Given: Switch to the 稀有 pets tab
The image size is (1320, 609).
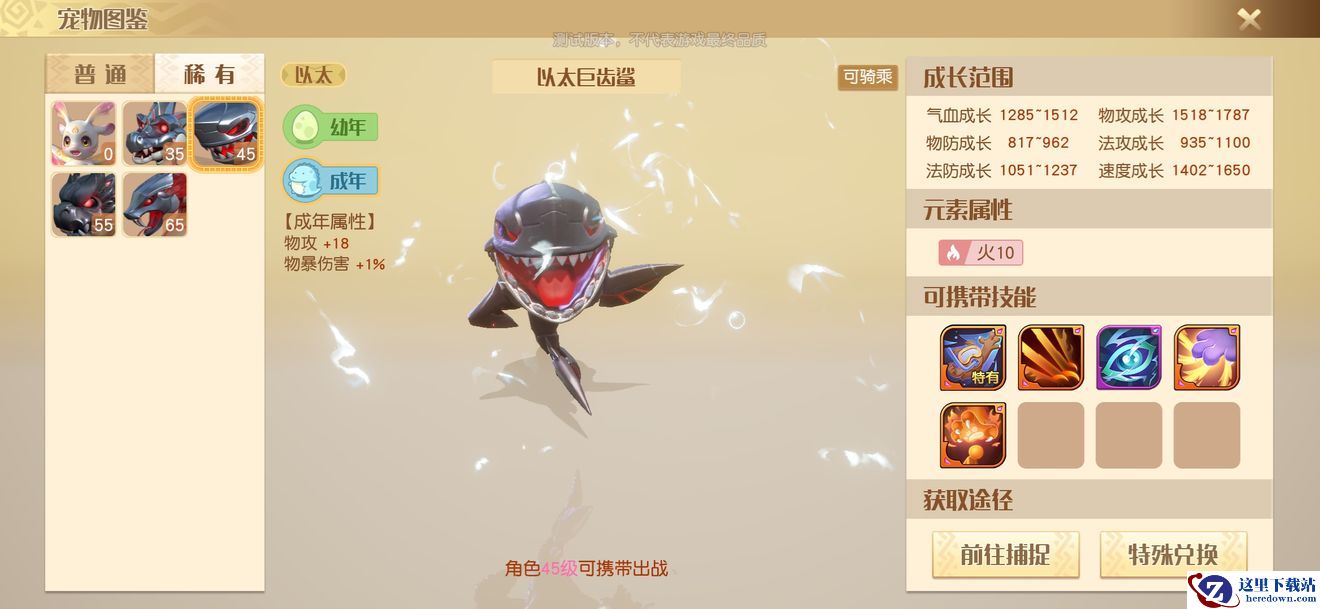Looking at the screenshot, I should [210, 74].
